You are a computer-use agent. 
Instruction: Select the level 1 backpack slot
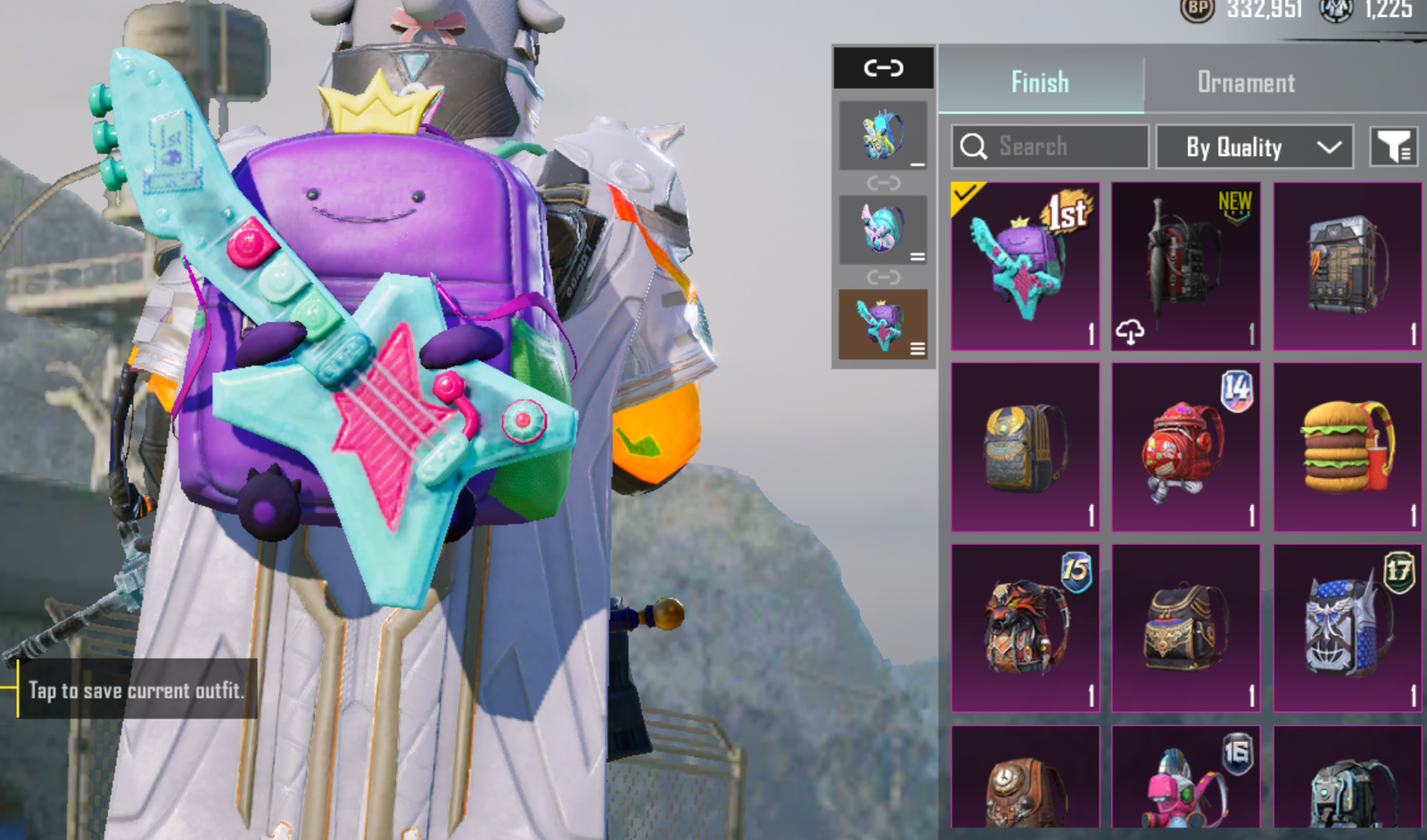883,136
